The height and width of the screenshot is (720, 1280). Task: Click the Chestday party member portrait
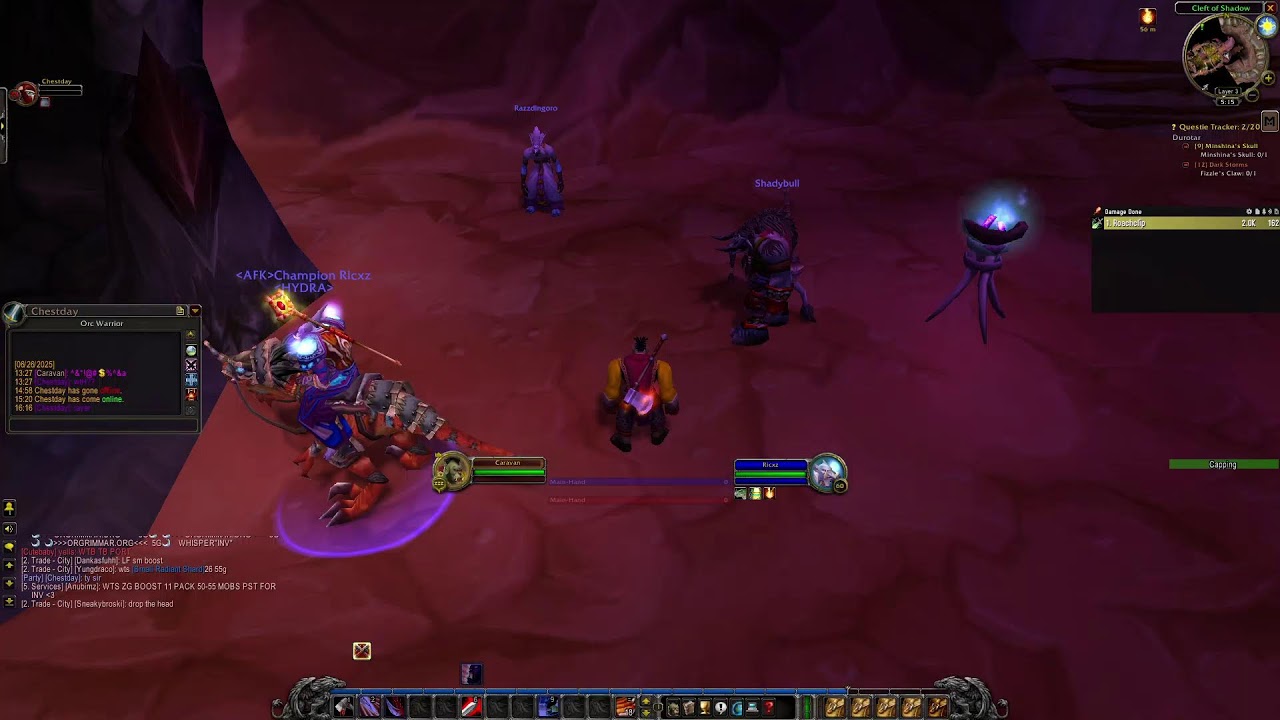click(x=25, y=94)
